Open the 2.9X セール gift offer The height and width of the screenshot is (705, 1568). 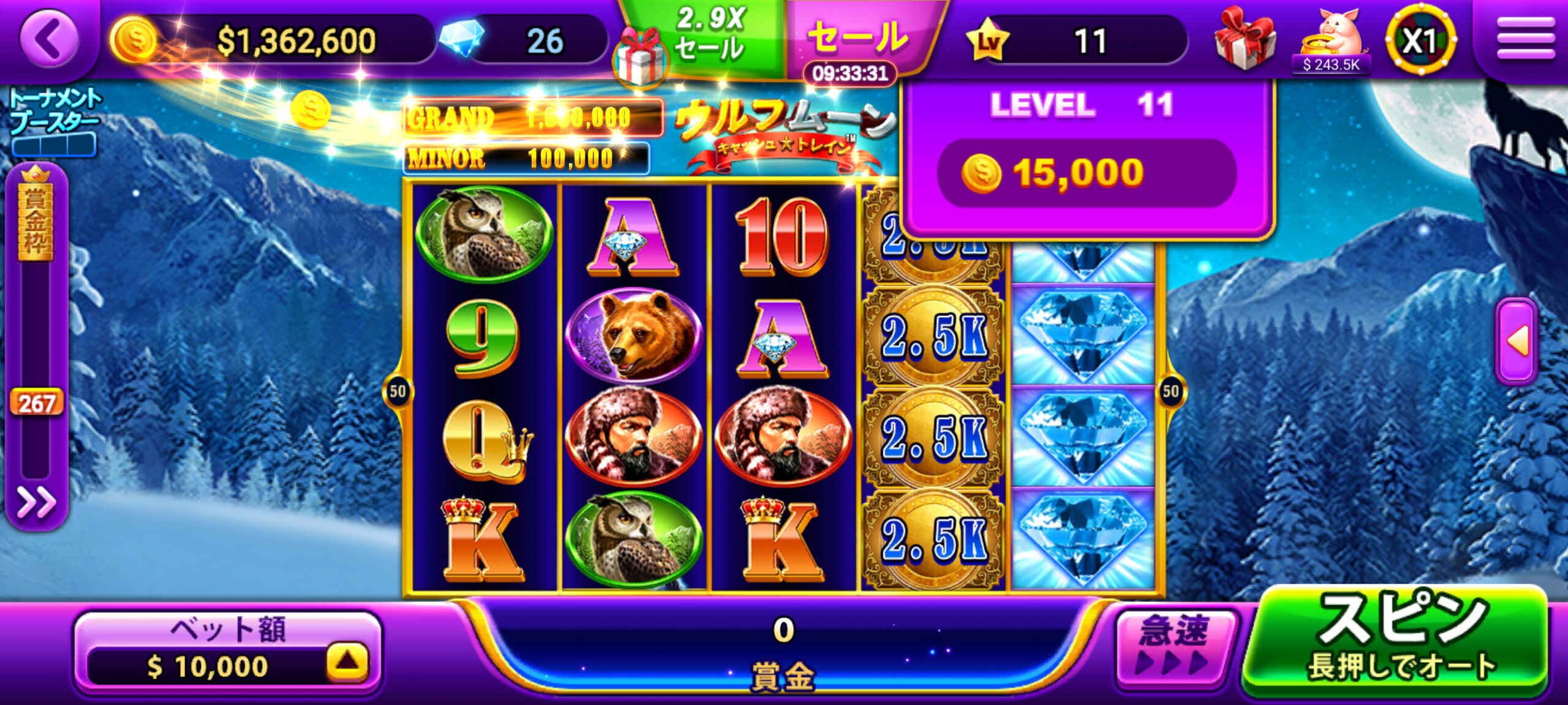[x=698, y=43]
